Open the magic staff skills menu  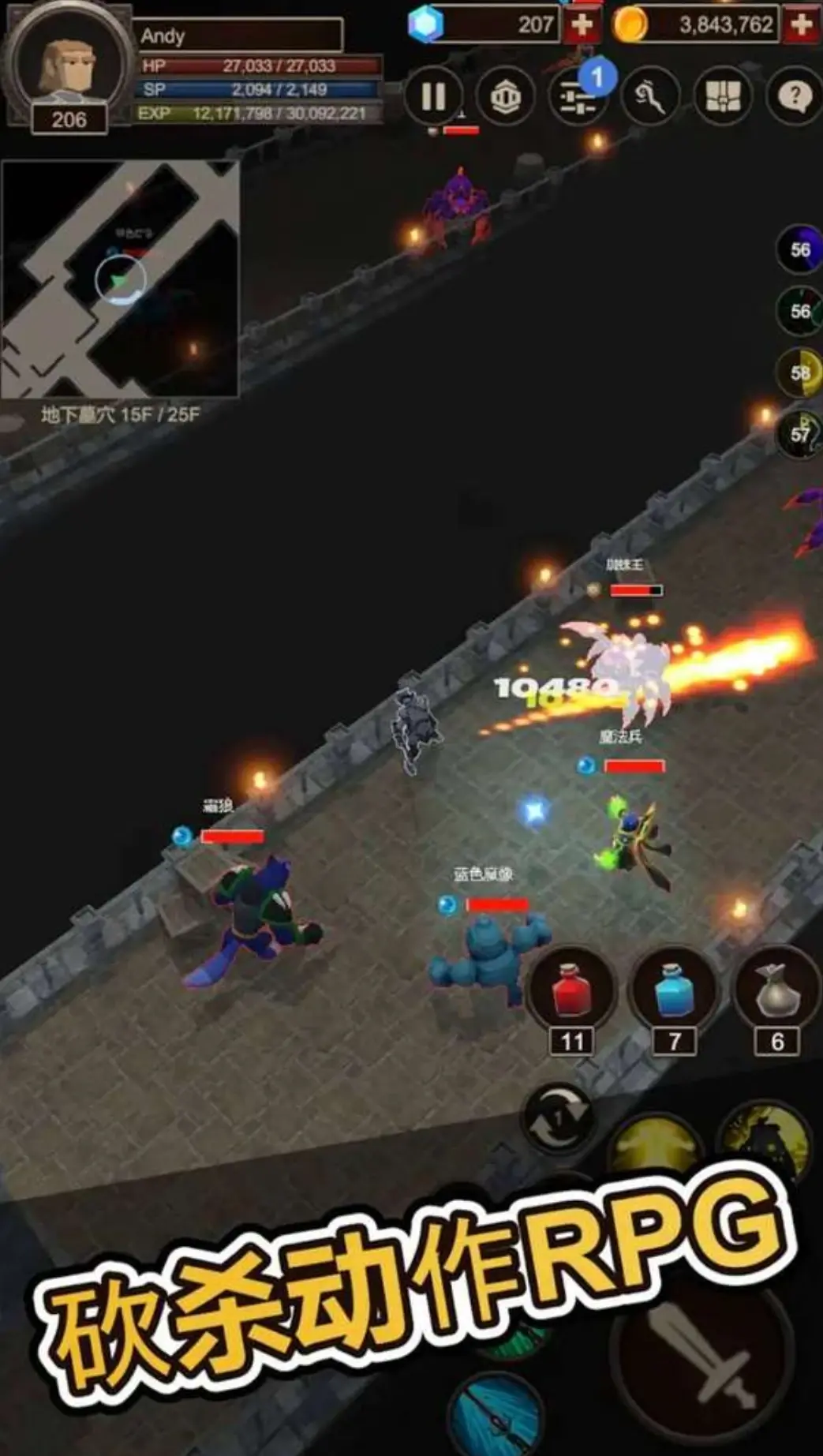point(649,96)
